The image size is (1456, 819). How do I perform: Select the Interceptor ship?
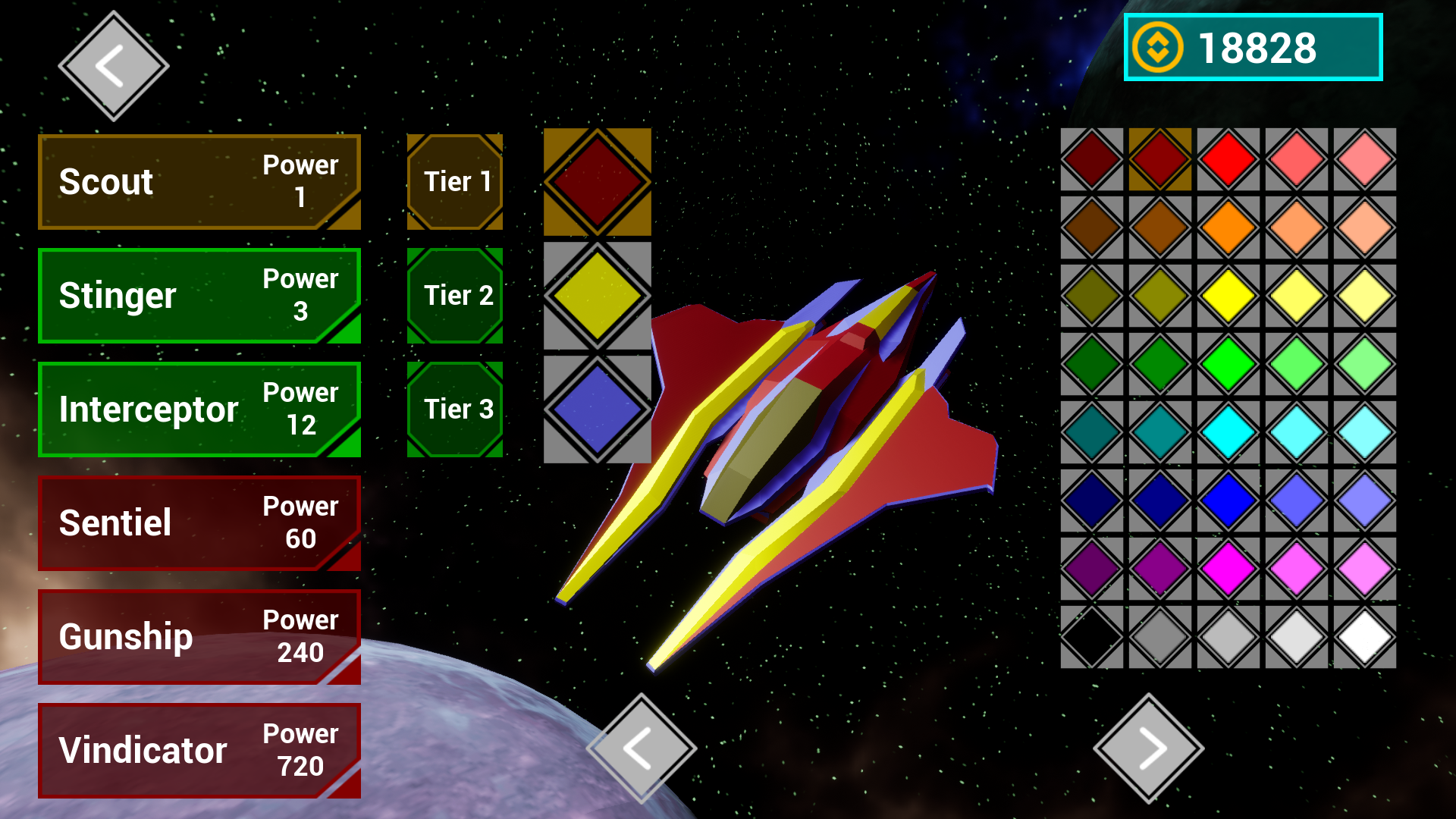(x=199, y=409)
